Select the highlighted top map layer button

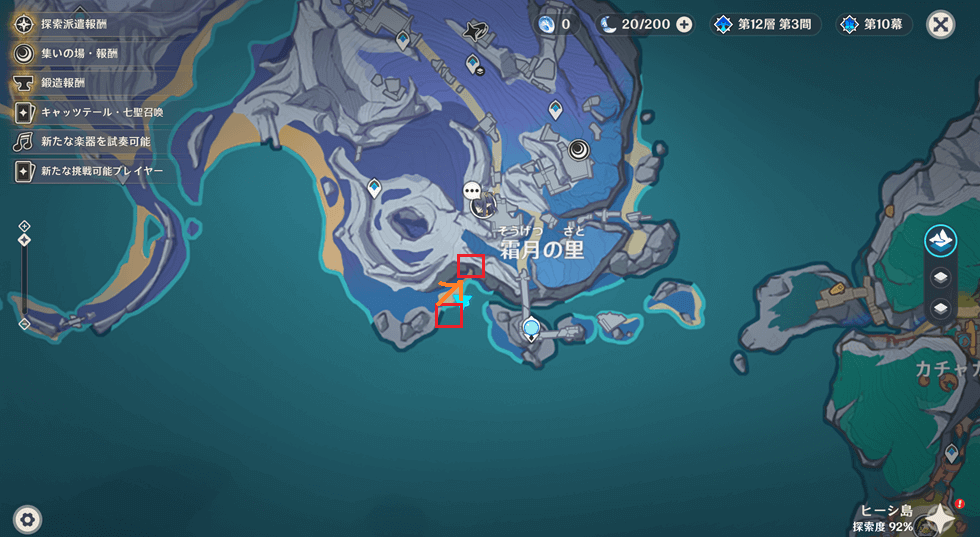940,240
